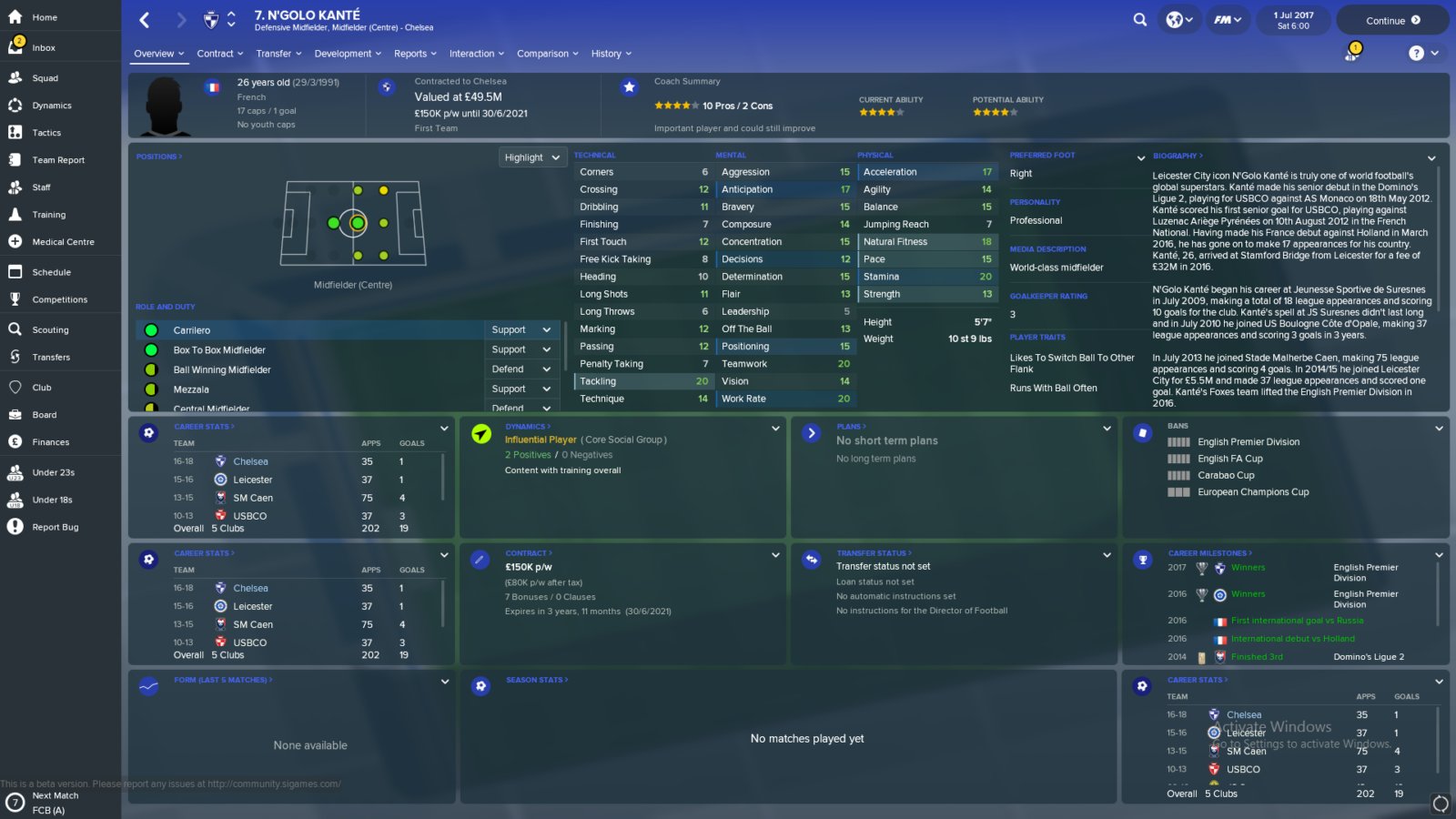Open the Tactics section
Viewport: 1456px width, 819px height.
[x=46, y=133]
